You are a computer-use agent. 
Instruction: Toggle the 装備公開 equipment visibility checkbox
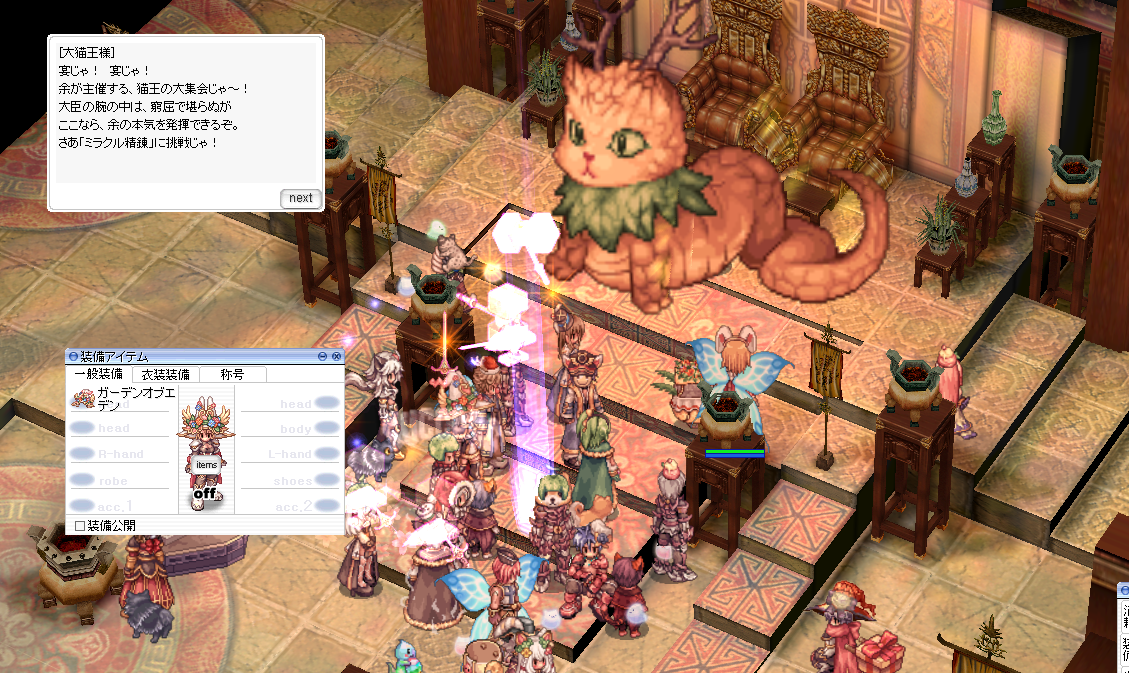pyautogui.click(x=81, y=525)
